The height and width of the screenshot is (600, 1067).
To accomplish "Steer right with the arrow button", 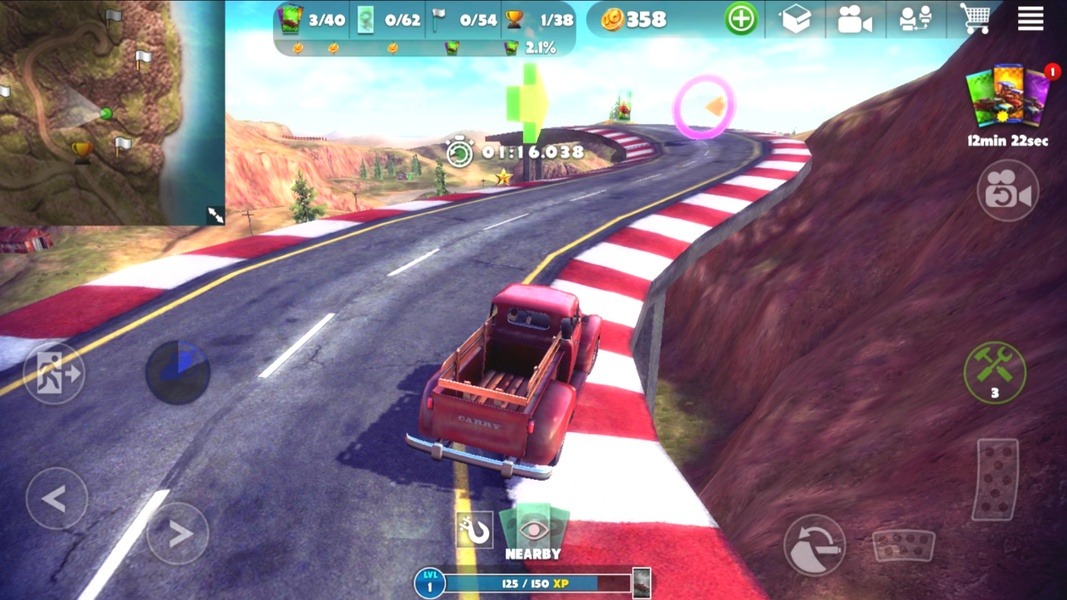I will 178,533.
